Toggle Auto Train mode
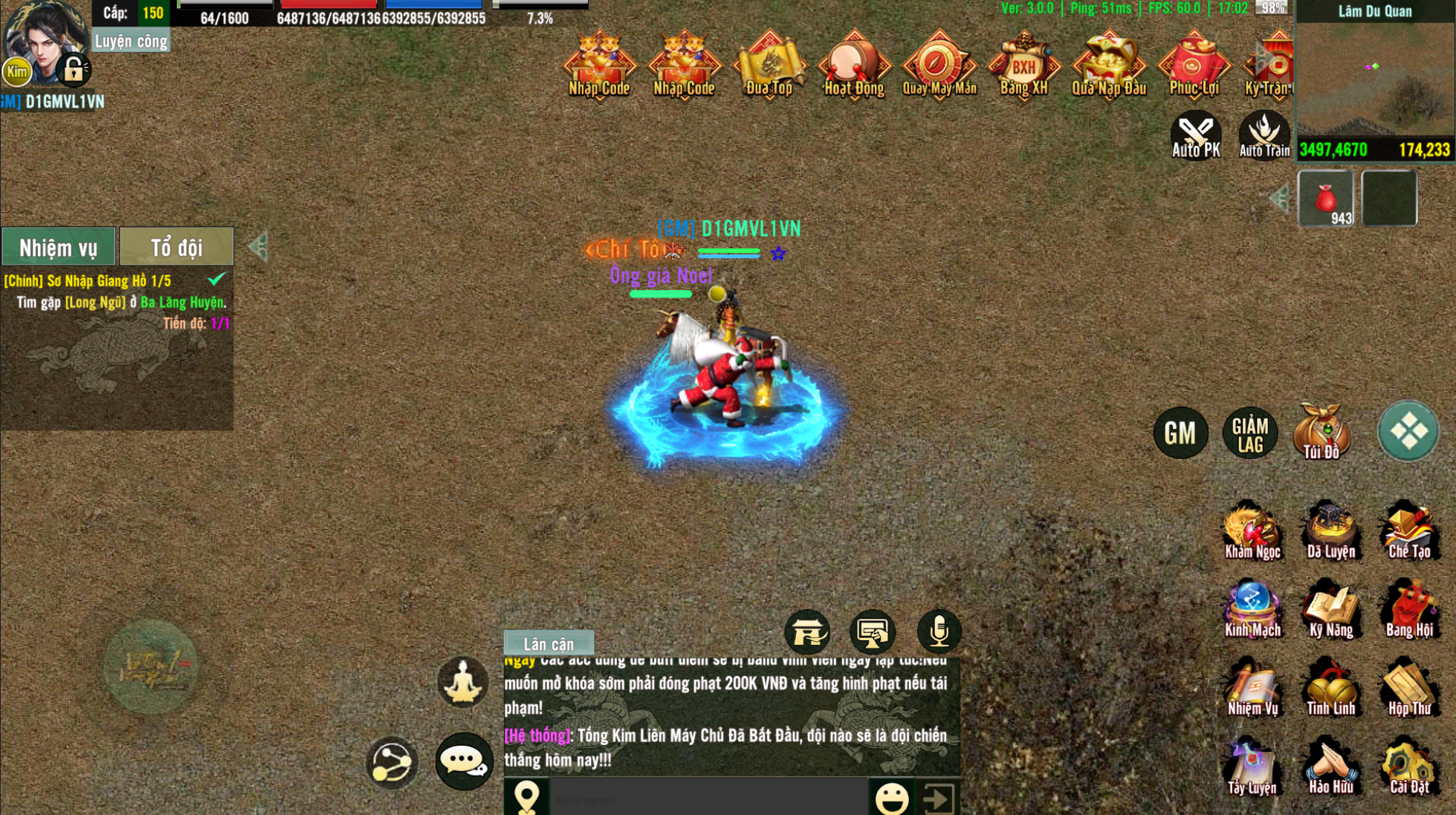The height and width of the screenshot is (815, 1456). (1264, 135)
